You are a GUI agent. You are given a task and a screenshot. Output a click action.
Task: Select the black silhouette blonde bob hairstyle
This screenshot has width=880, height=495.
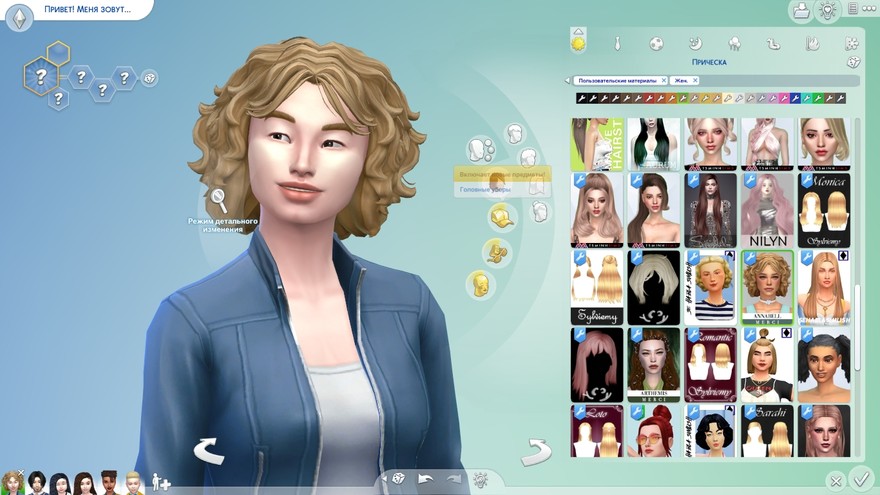[x=653, y=286]
